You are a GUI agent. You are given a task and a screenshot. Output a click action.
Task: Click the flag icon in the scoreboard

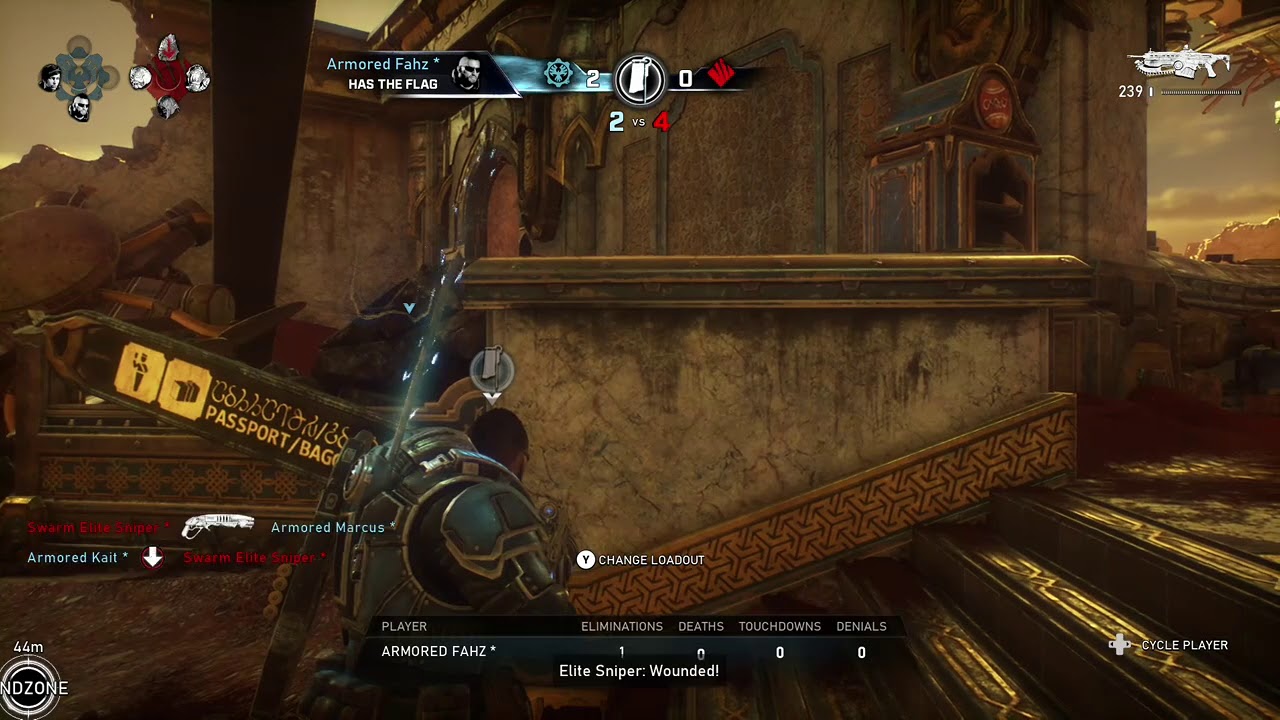click(x=640, y=79)
